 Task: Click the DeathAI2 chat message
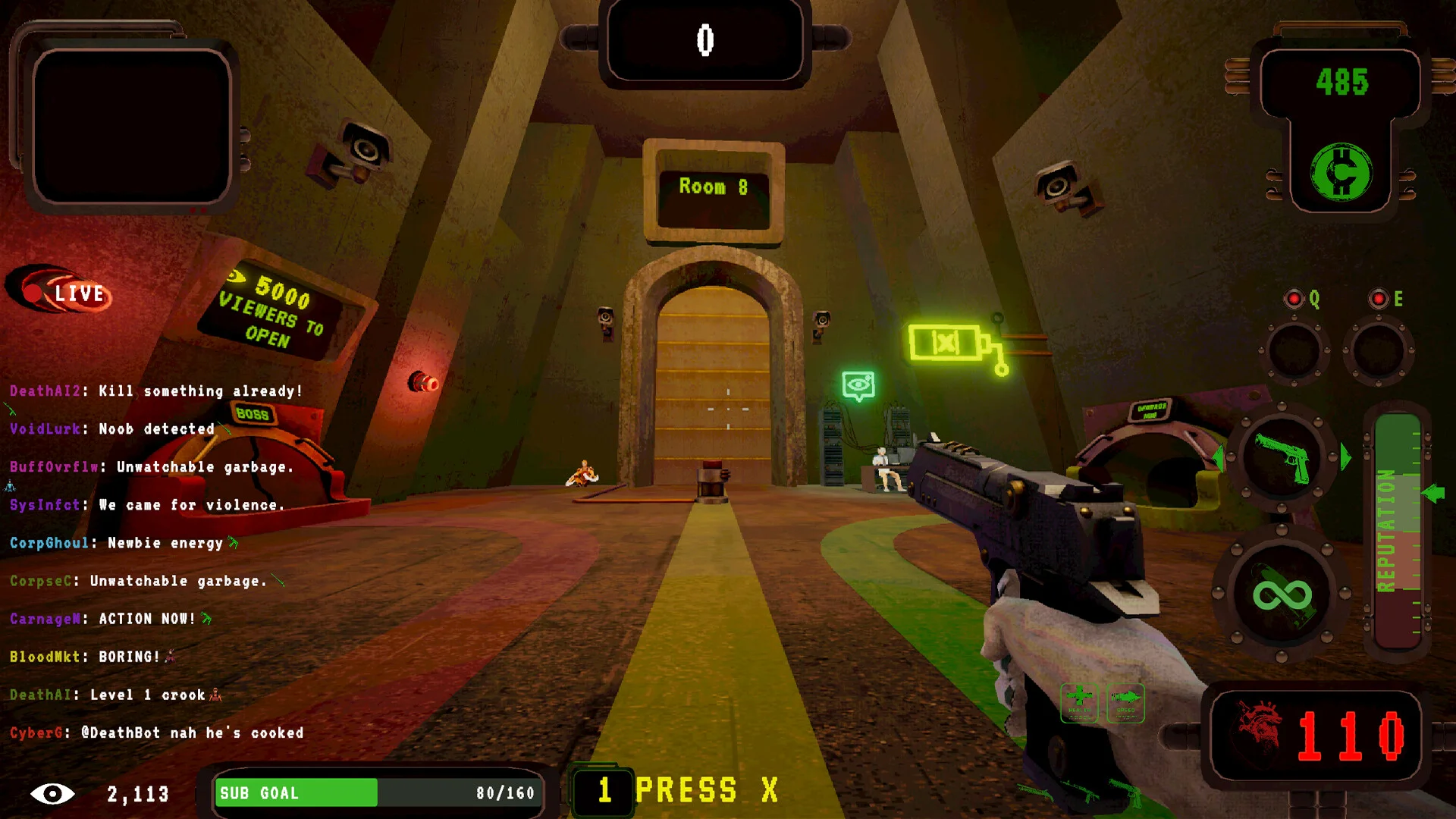point(155,391)
